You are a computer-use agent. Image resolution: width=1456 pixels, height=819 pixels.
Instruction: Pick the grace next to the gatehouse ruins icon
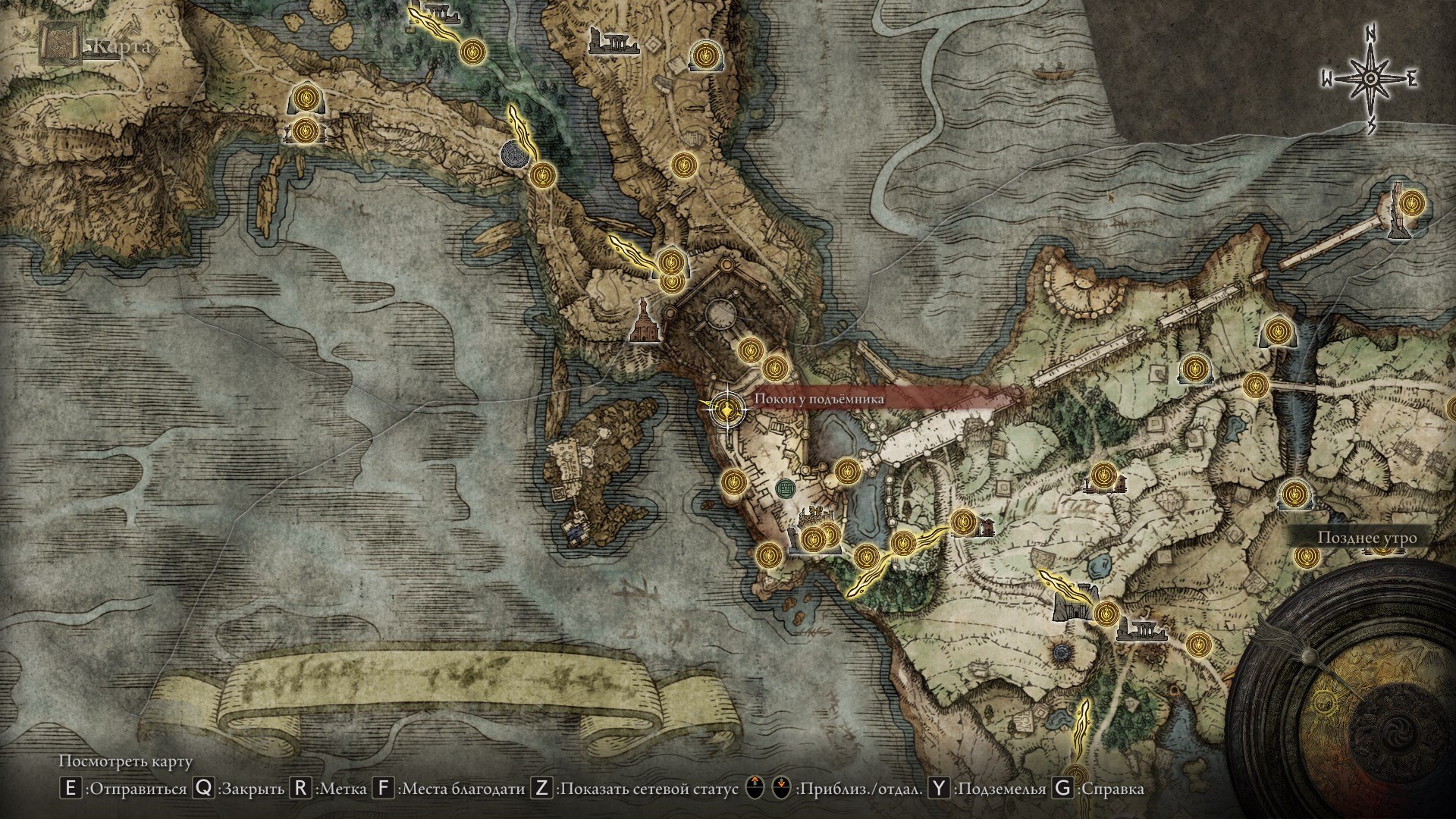(1106, 613)
